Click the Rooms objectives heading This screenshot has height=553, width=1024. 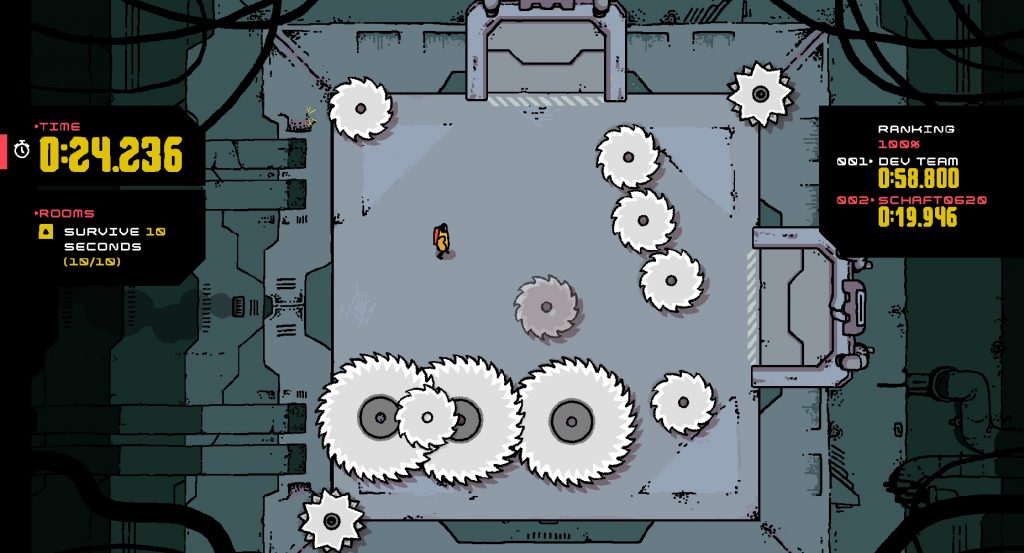point(66,213)
